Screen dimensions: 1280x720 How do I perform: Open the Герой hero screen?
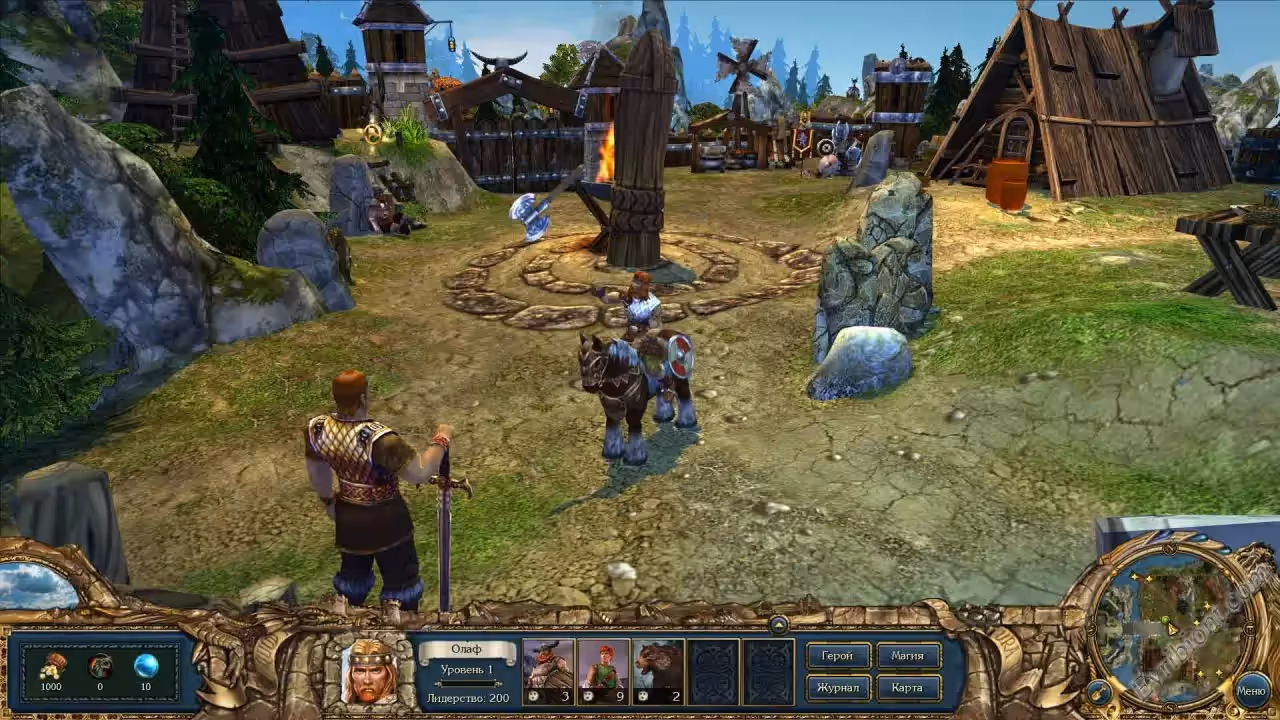tap(837, 656)
